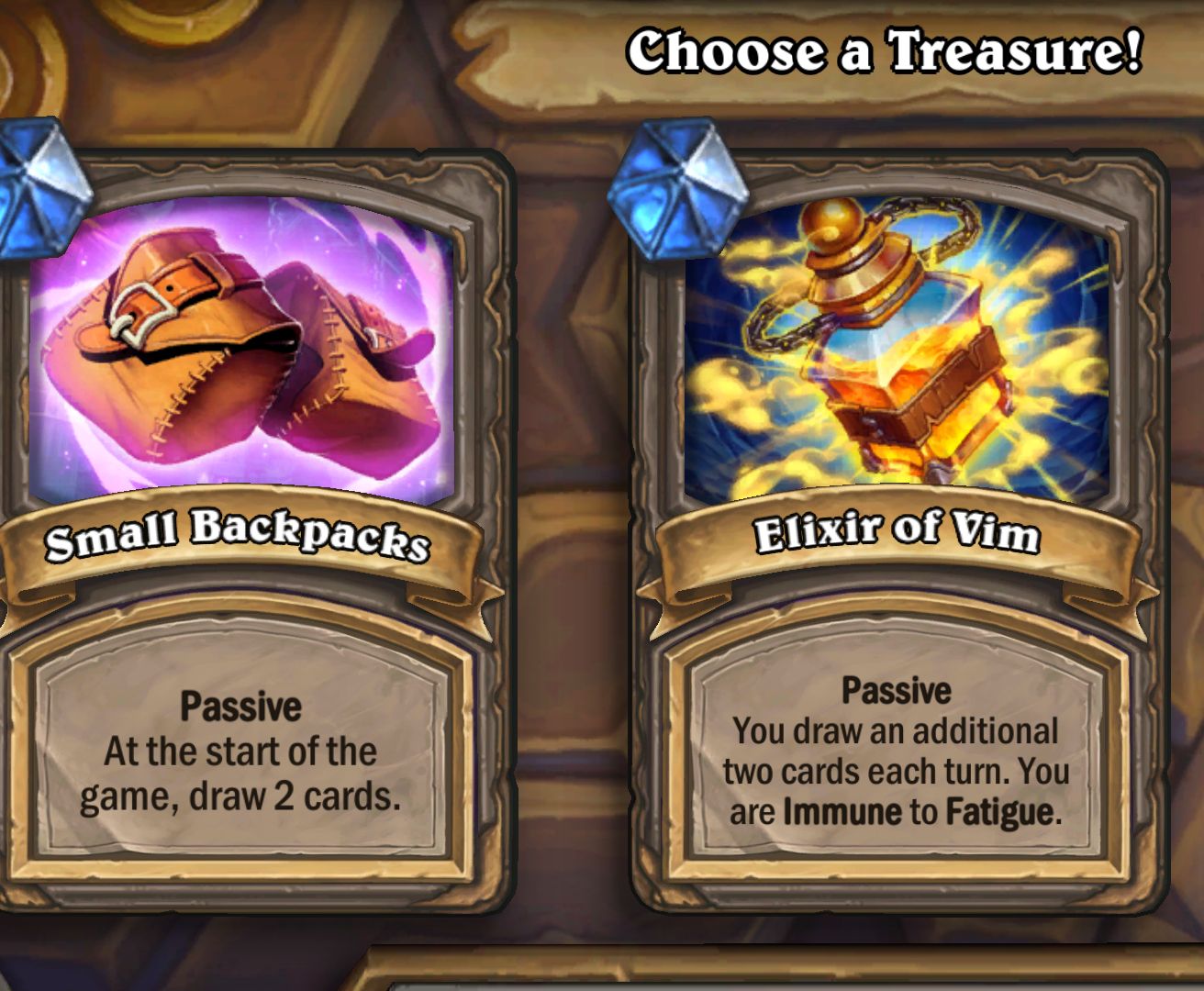Select the Small Backpacks name banner
This screenshot has width=1204, height=991.
pos(239,541)
